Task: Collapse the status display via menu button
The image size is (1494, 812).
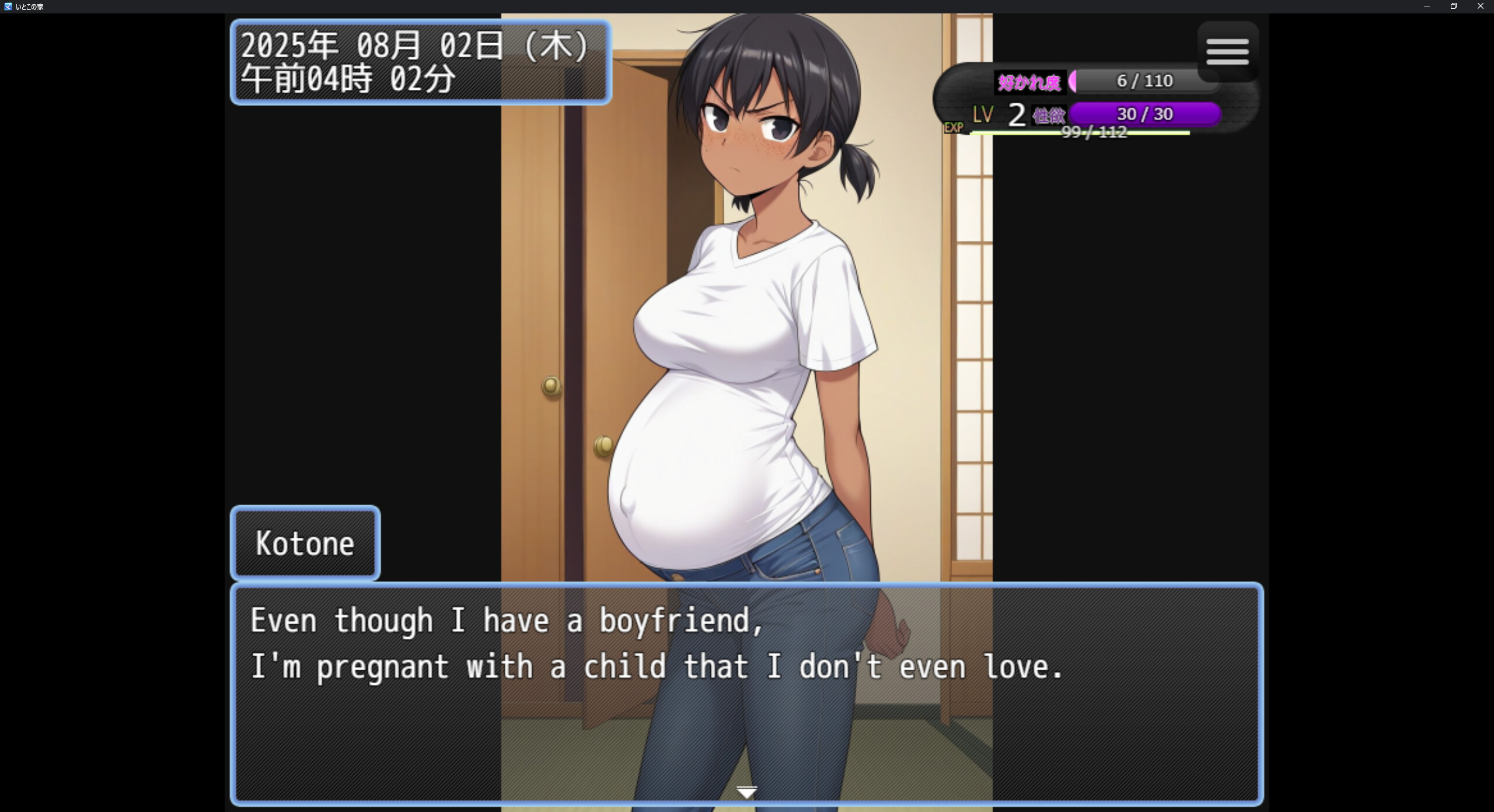Action: [x=1228, y=52]
